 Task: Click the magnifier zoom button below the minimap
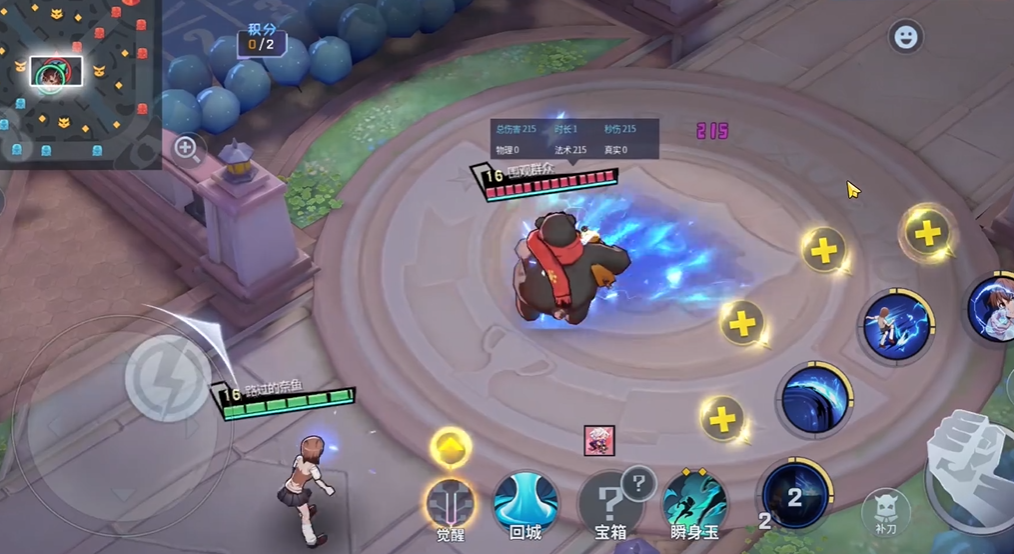click(x=186, y=149)
